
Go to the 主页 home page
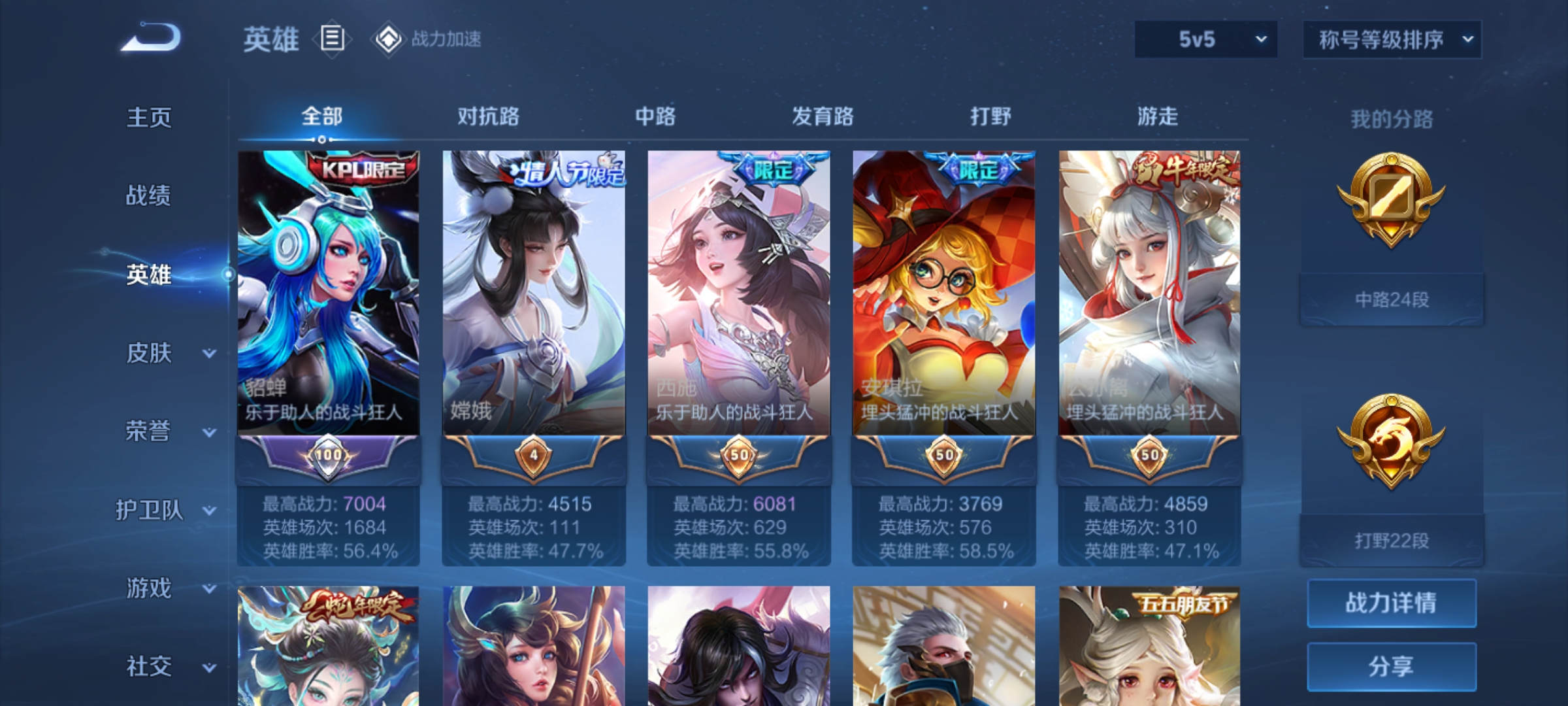[149, 118]
